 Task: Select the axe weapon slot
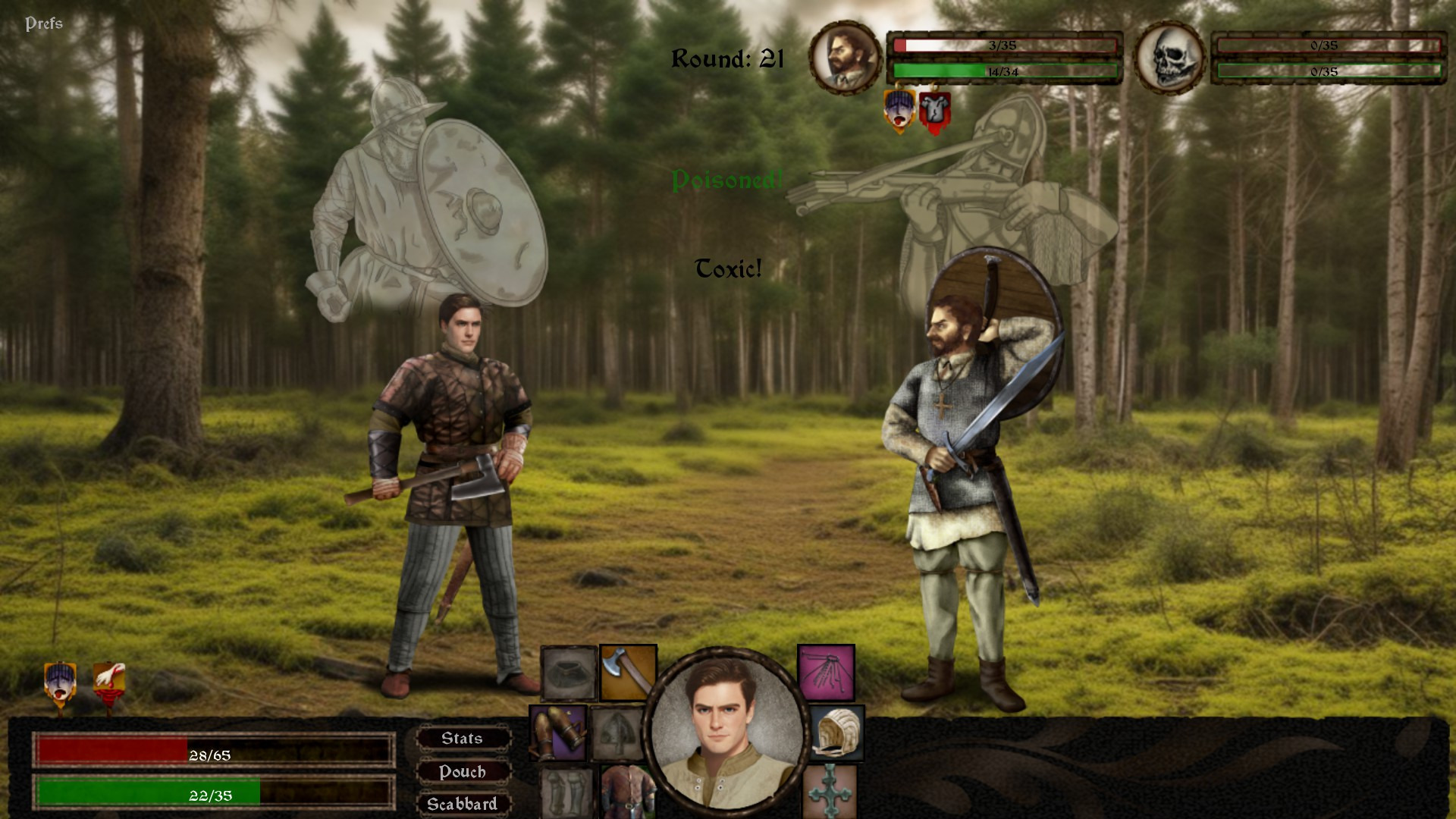click(x=628, y=672)
